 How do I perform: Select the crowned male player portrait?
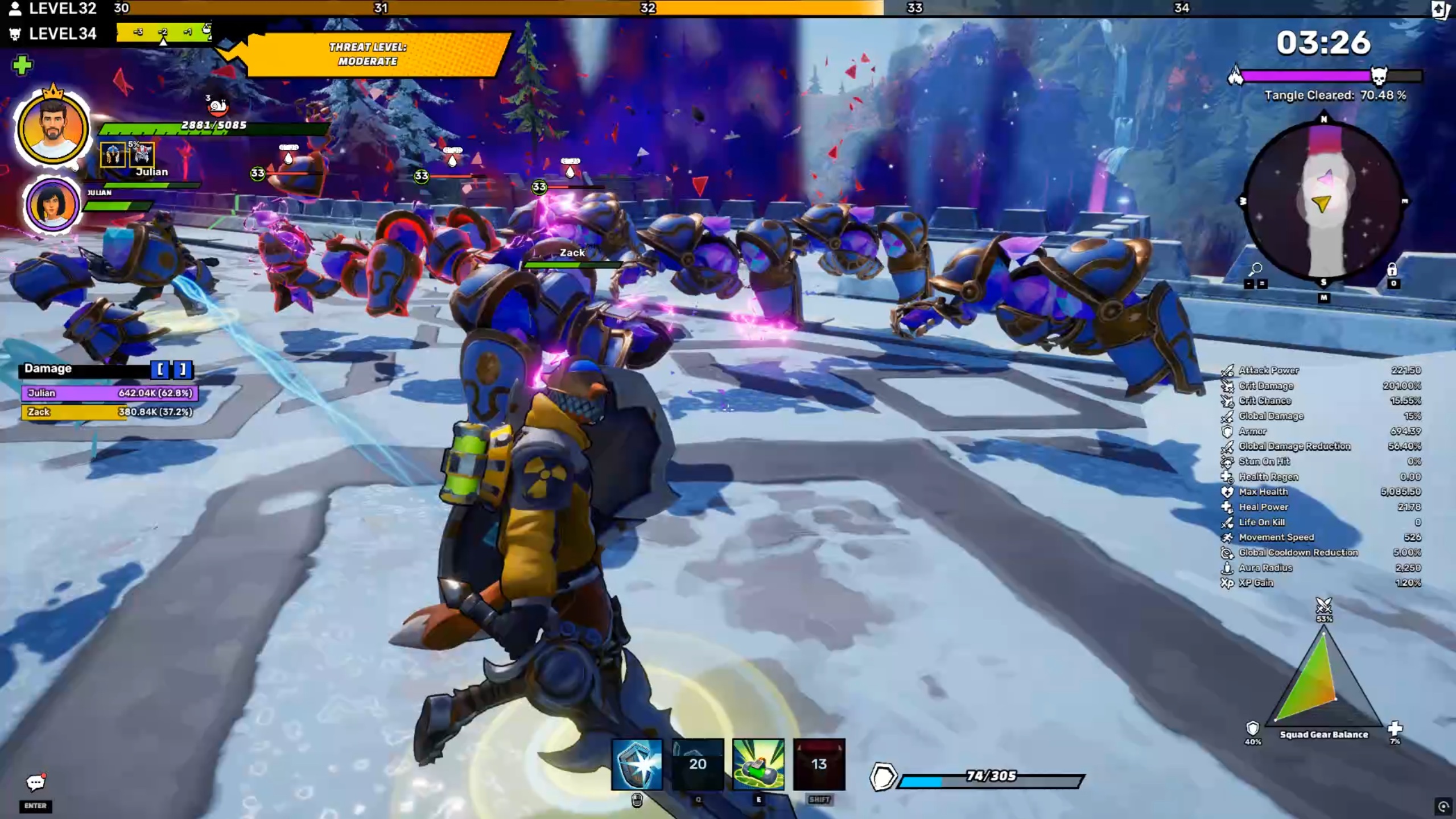52,129
